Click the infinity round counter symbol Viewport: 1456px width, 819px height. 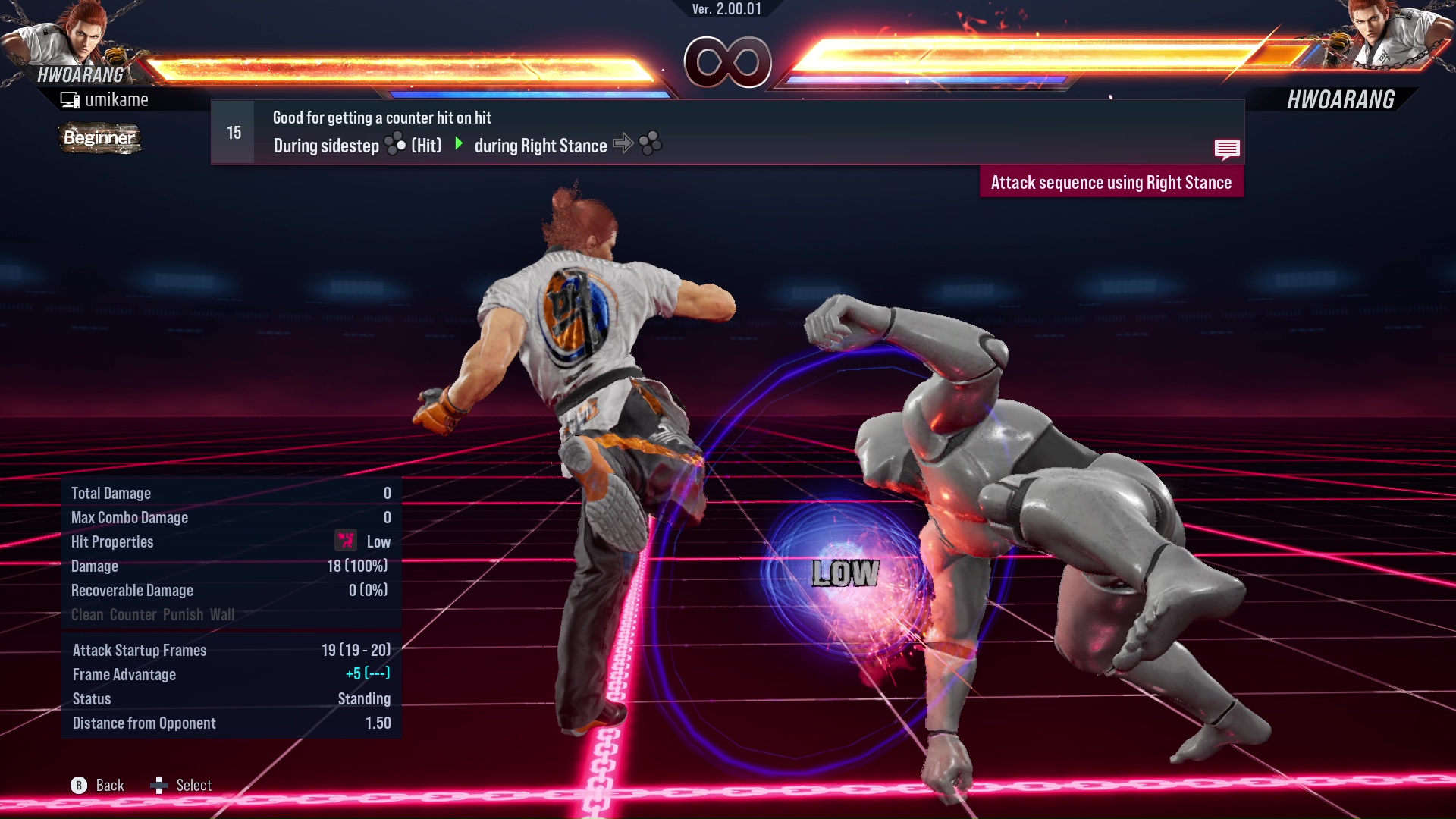[728, 64]
